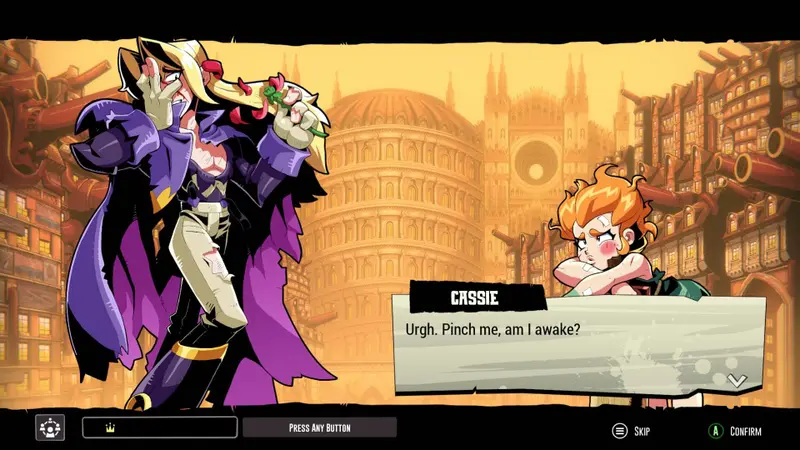Image resolution: width=800 pixels, height=450 pixels.
Task: Confirm to continue the conversation
Action: click(735, 431)
